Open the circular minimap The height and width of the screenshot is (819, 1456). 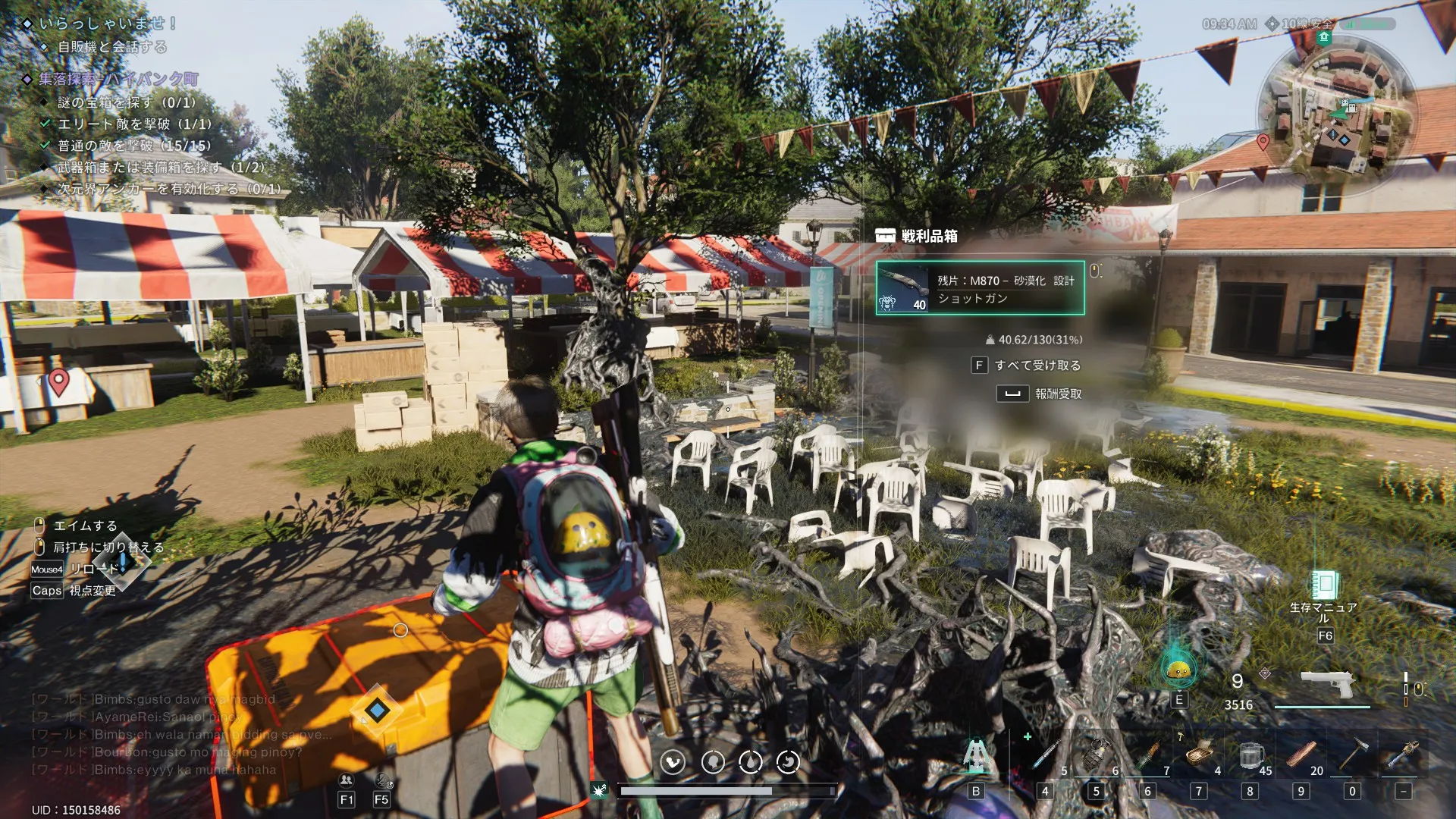click(1336, 112)
